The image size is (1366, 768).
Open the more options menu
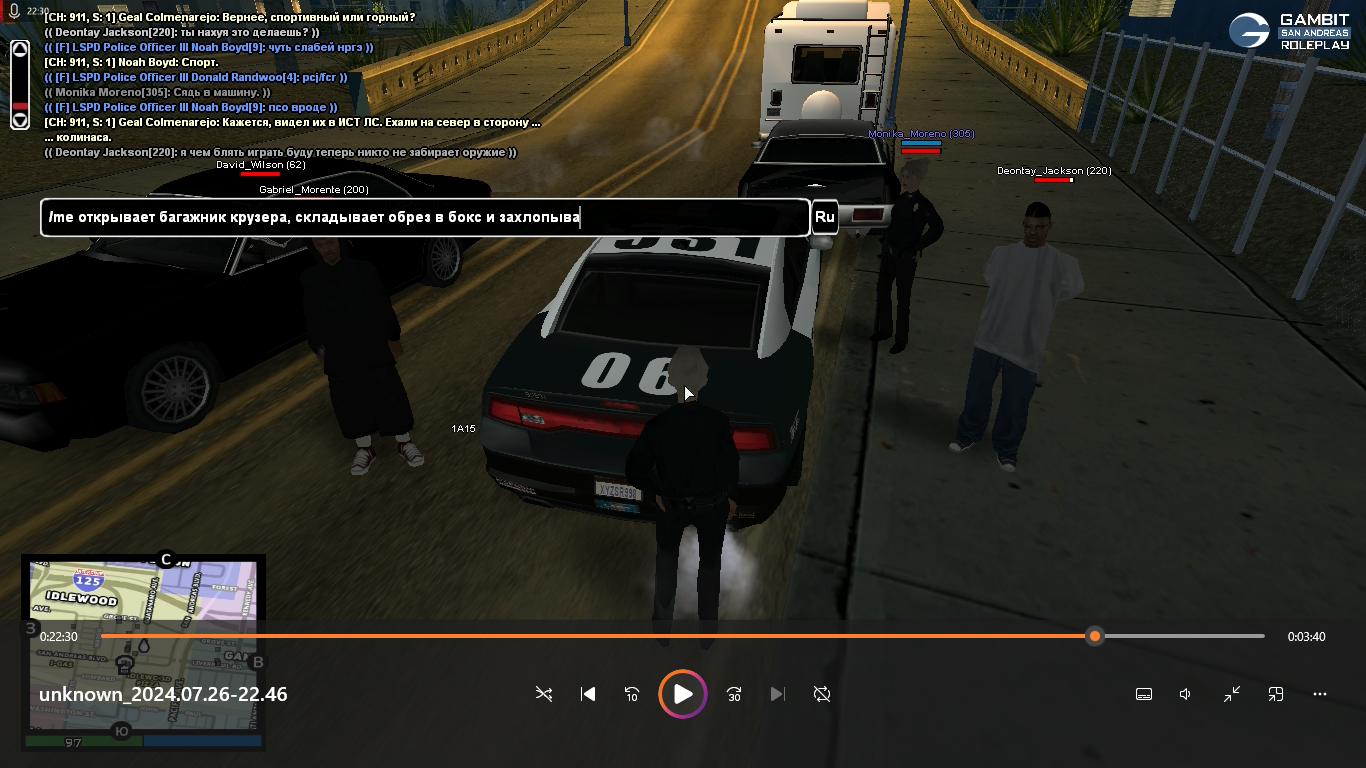pos(1320,694)
